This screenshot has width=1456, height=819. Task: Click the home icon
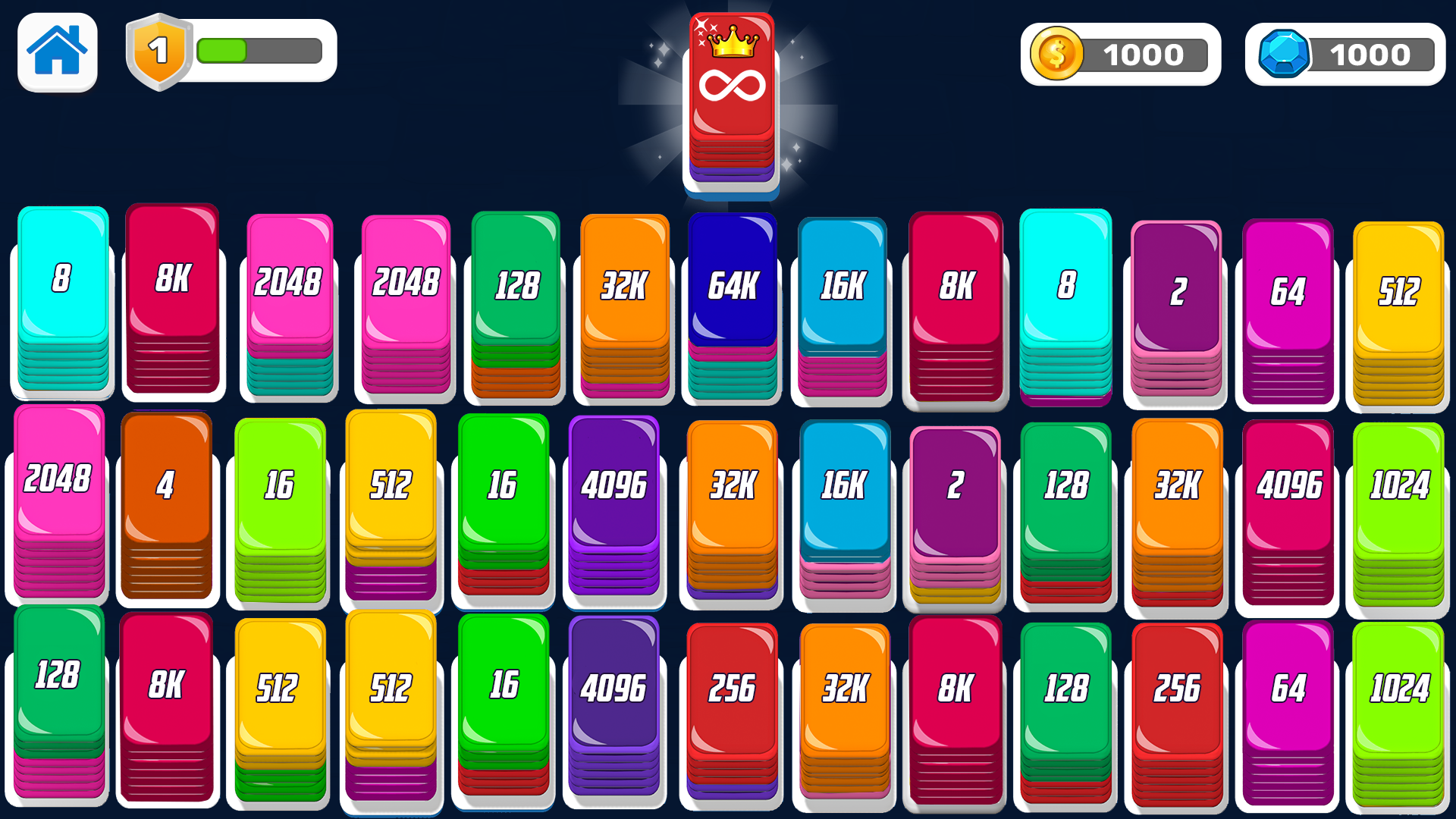click(57, 51)
